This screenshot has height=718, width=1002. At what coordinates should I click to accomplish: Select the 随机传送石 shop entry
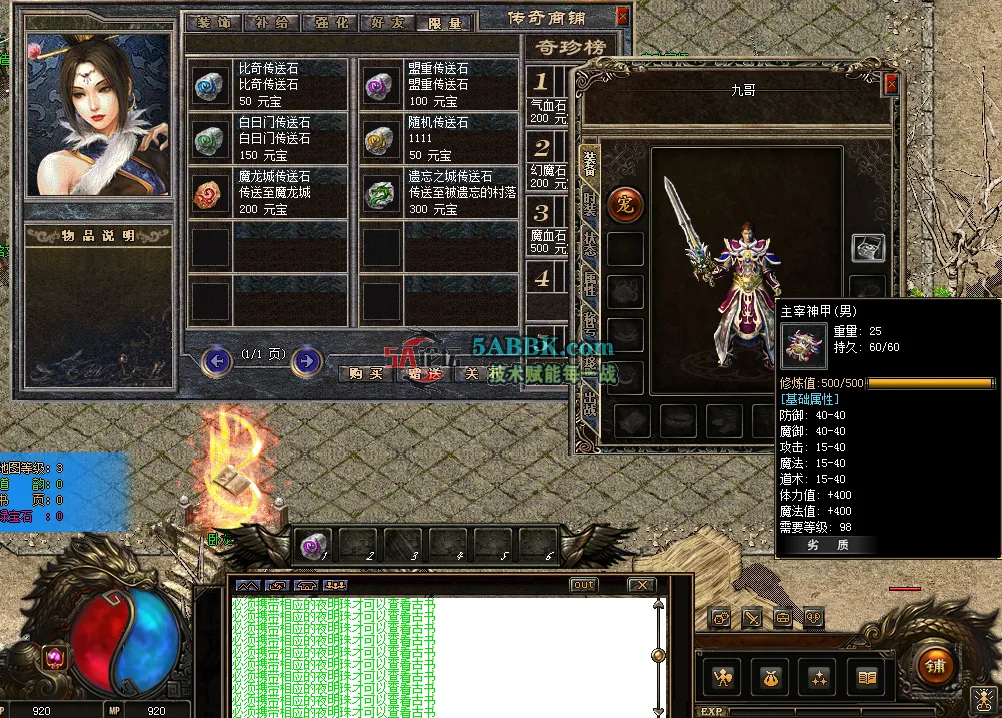point(438,138)
